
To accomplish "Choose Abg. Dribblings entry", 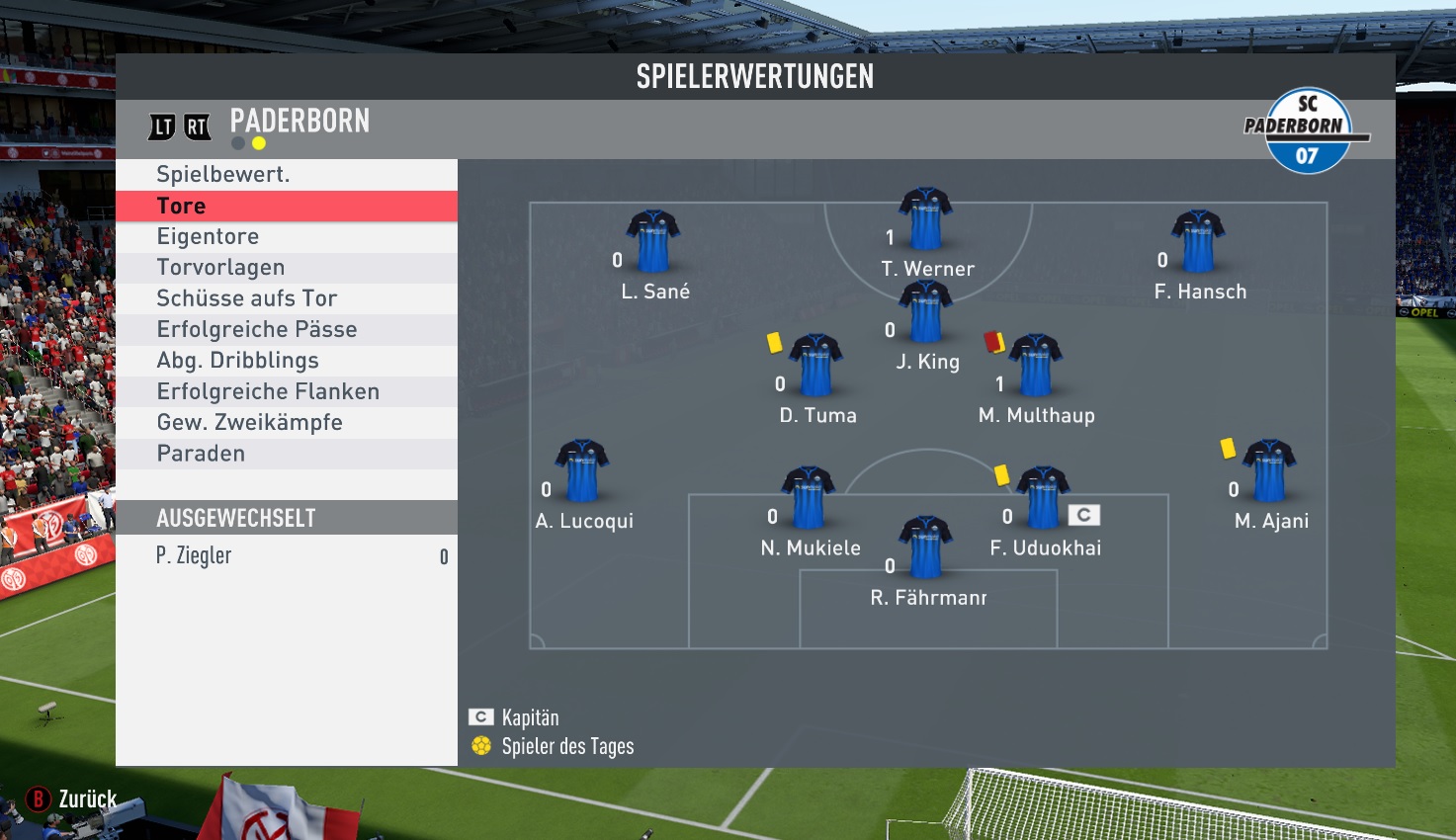I will coord(238,361).
